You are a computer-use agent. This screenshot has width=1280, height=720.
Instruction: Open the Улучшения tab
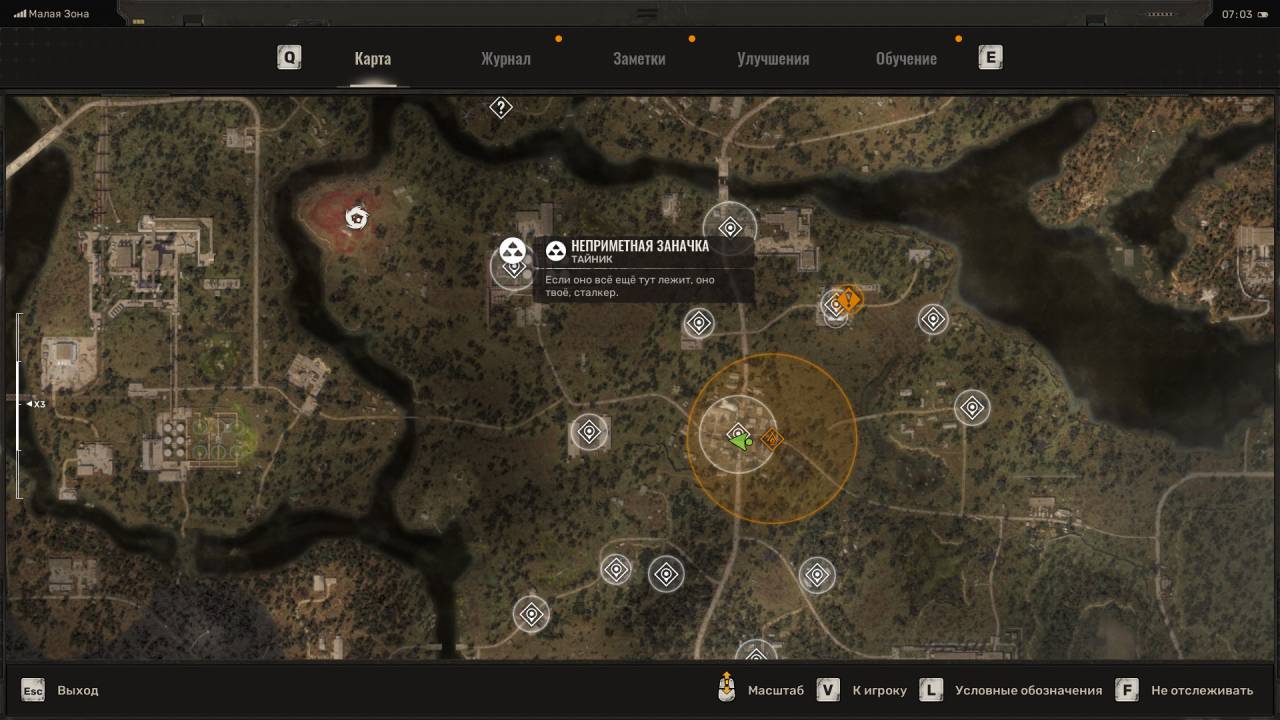click(773, 58)
